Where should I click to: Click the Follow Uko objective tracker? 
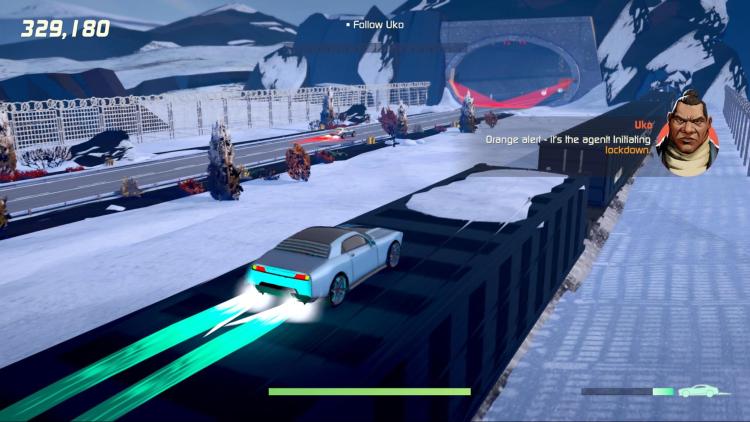[x=375, y=24]
